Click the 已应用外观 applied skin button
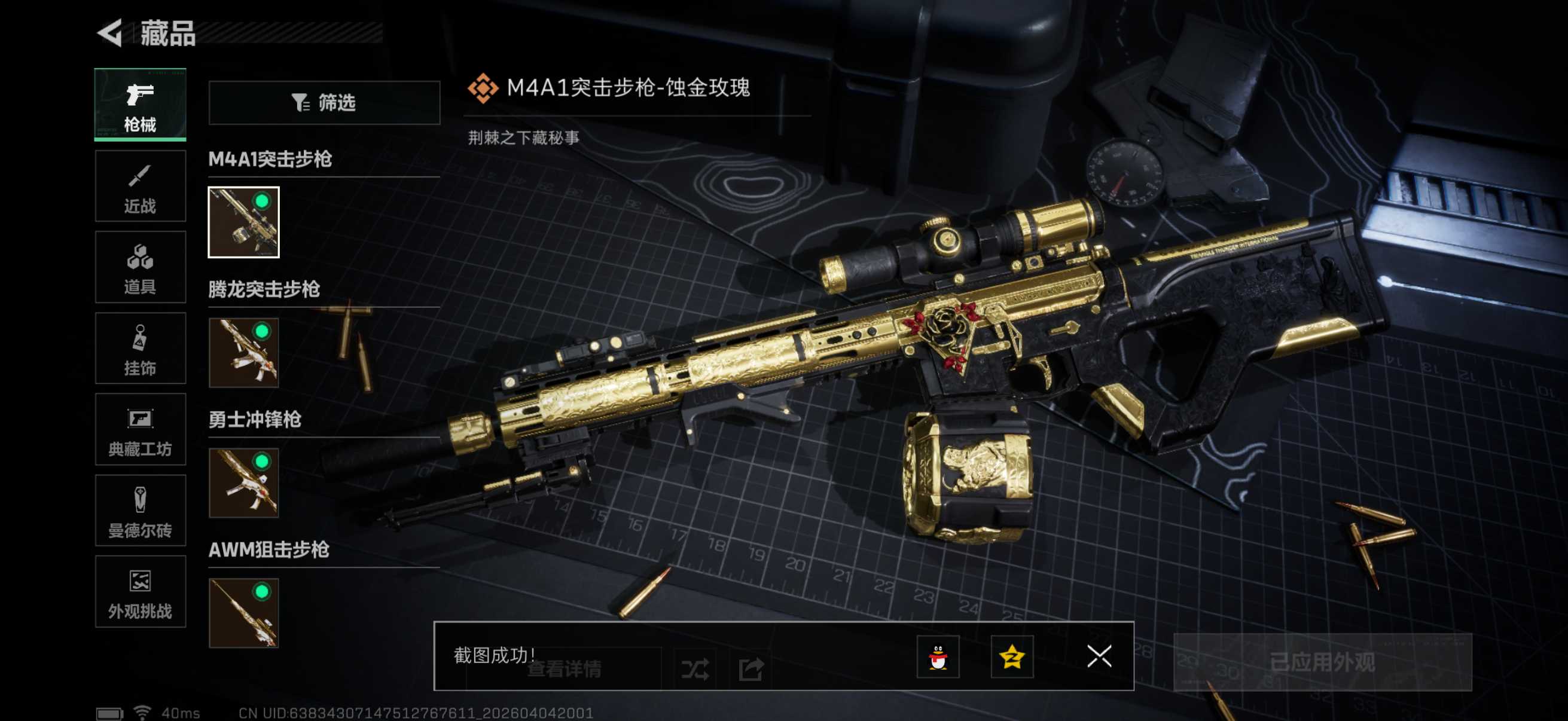1568x721 pixels. point(1322,662)
